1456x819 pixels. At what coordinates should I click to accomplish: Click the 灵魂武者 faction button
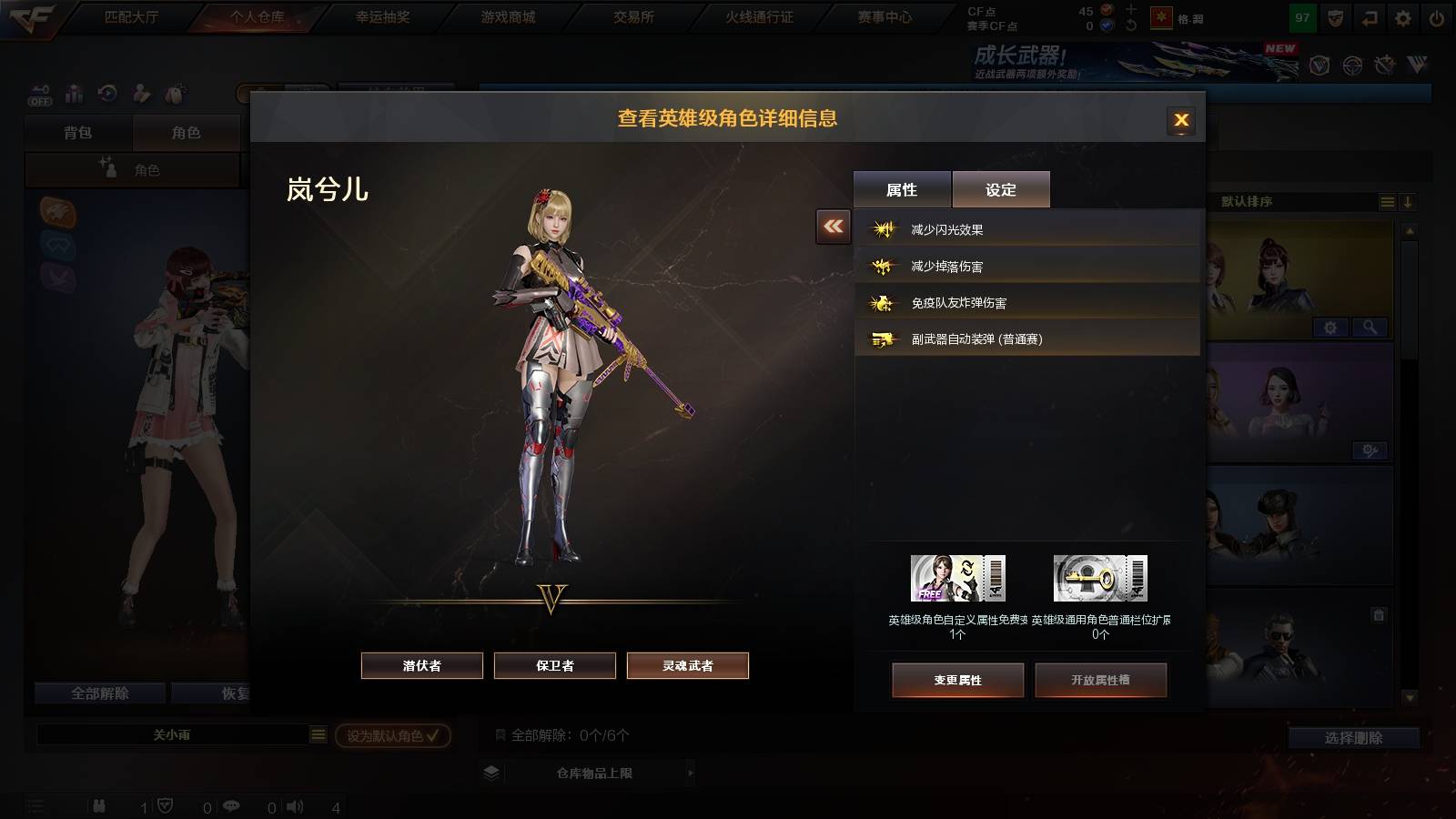pos(687,665)
